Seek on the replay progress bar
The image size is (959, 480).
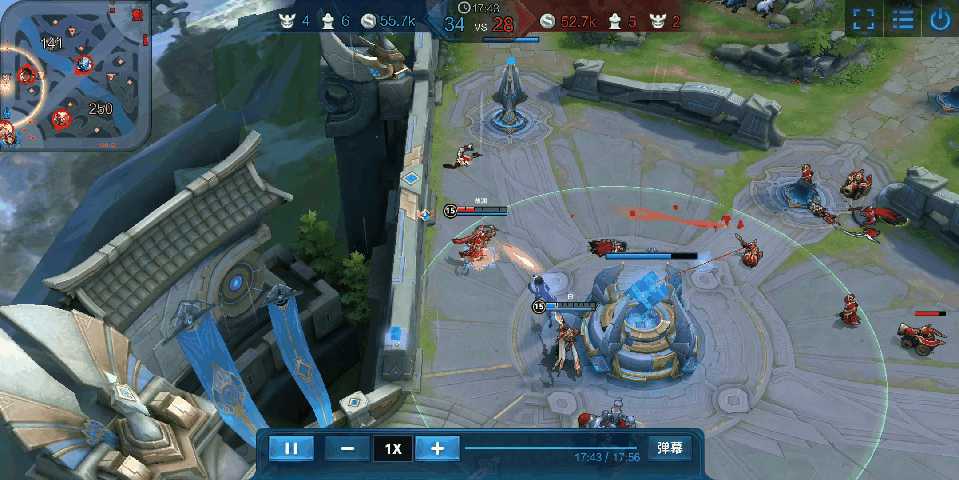tap(550, 448)
